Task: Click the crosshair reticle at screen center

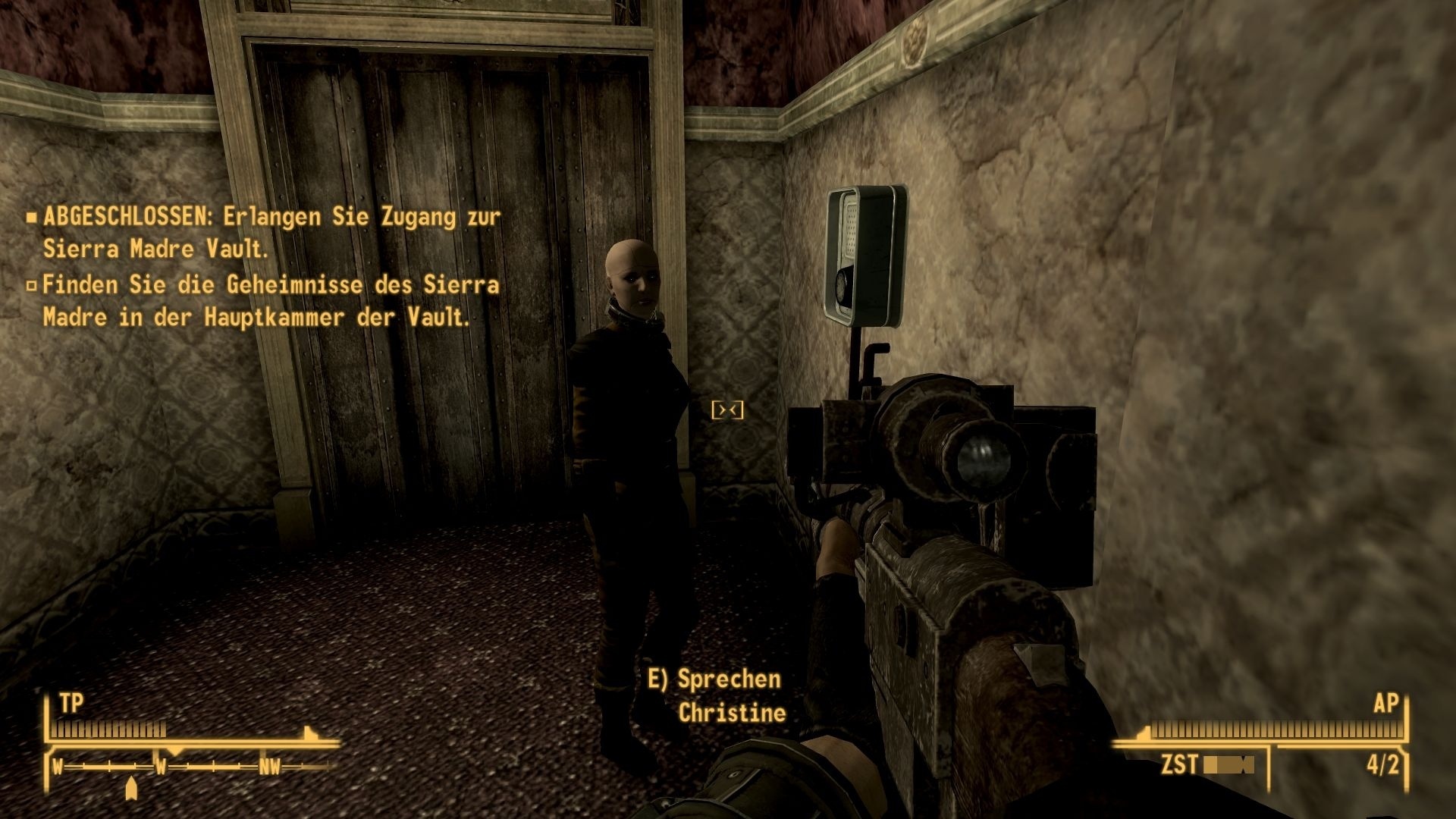Action: (x=729, y=409)
